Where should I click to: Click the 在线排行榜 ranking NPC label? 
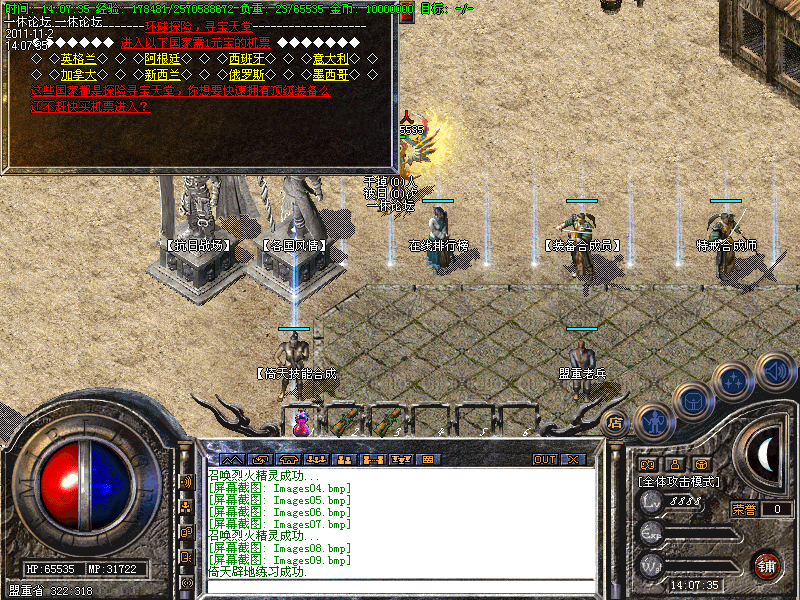click(439, 245)
